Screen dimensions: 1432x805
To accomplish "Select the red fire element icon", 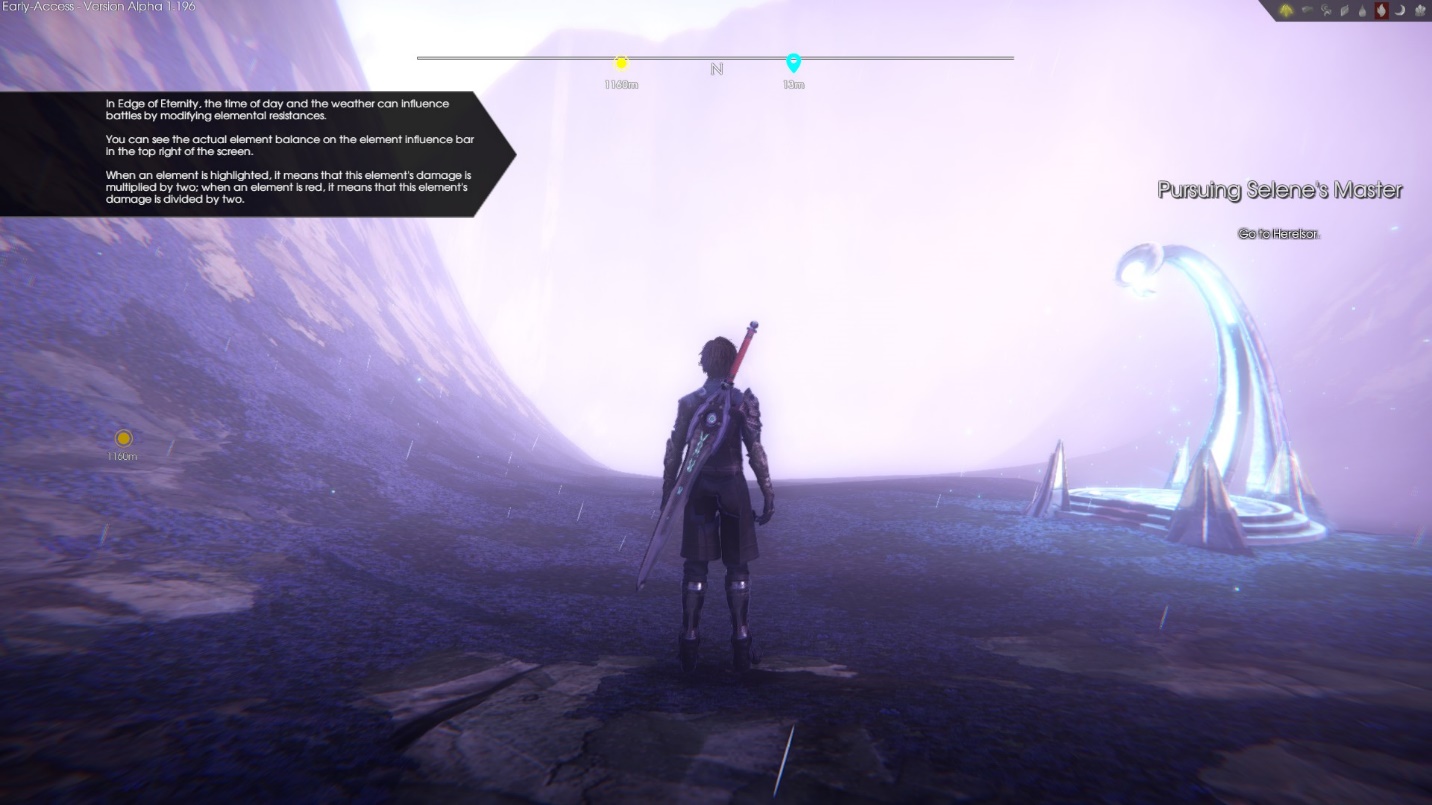I will pyautogui.click(x=1382, y=10).
